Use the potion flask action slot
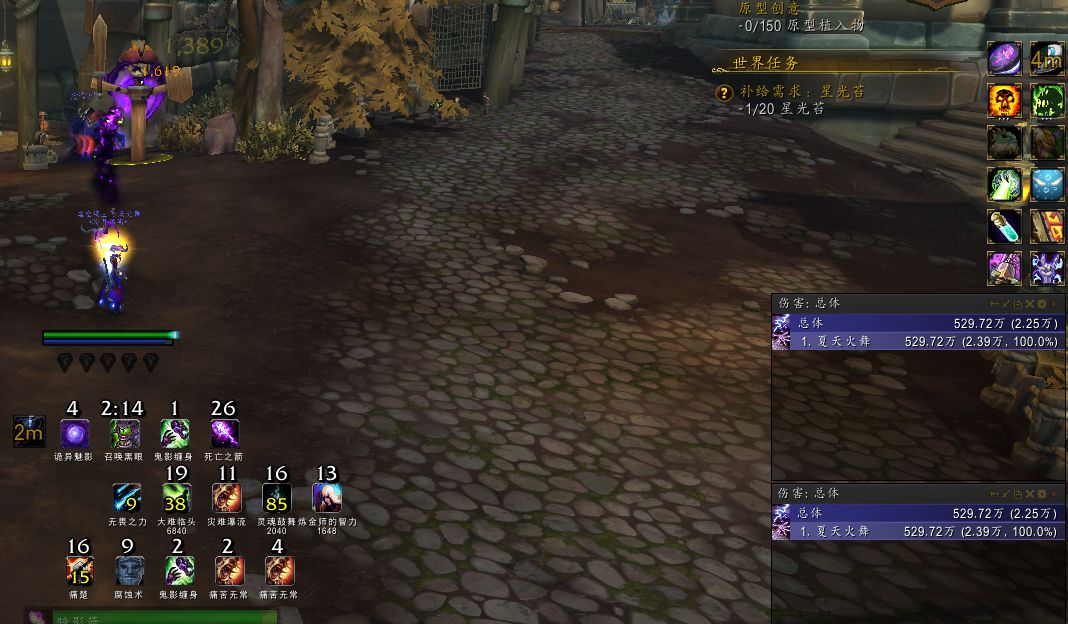 pos(1004,227)
